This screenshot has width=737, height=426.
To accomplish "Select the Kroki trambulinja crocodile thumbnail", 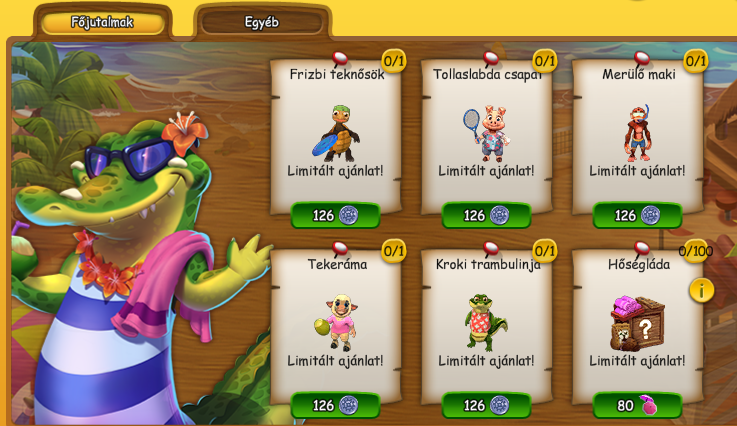I will click(x=487, y=322).
